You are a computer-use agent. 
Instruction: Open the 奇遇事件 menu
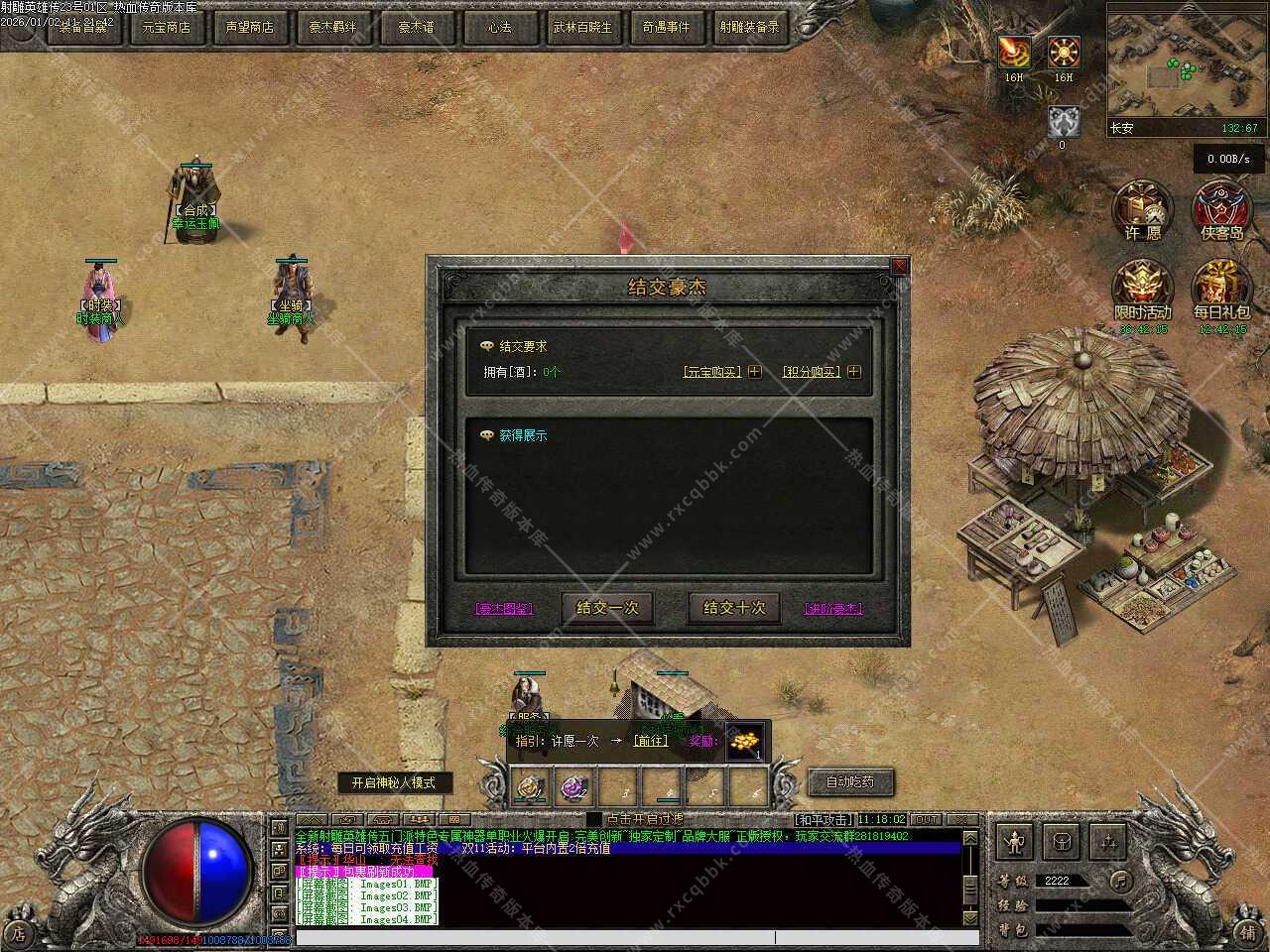click(666, 27)
